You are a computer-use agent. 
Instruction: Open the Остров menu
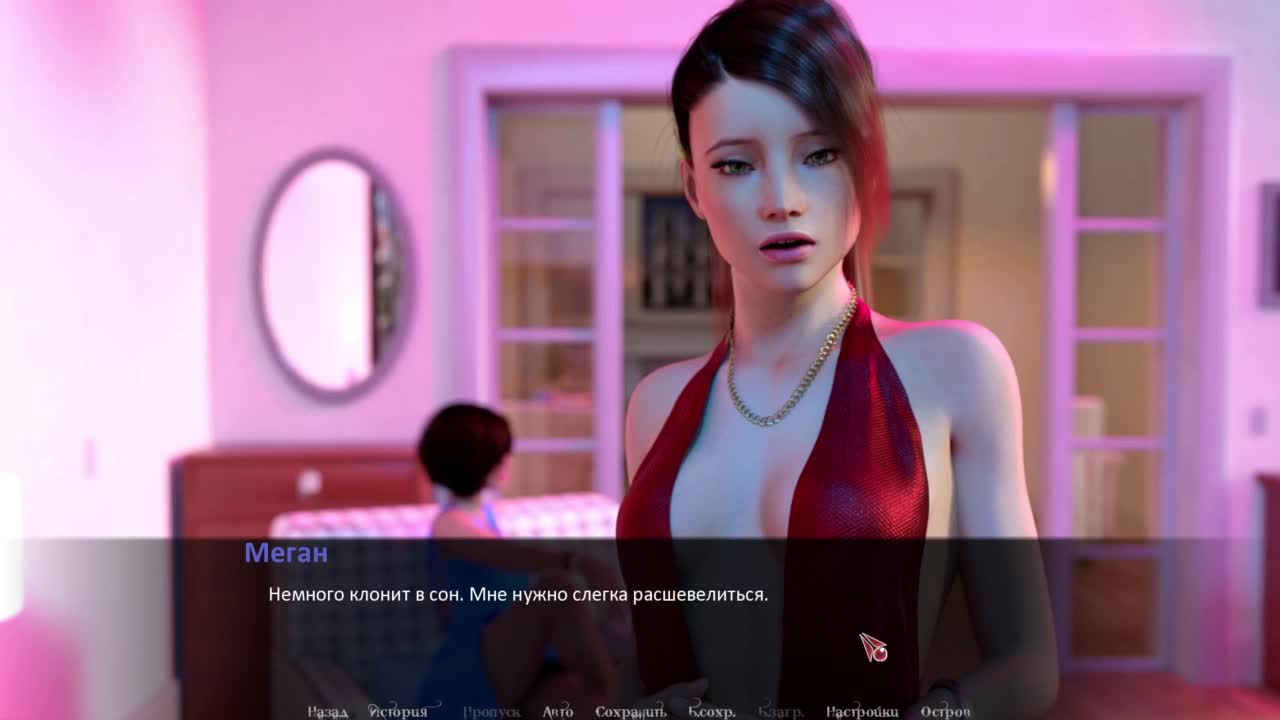point(945,712)
